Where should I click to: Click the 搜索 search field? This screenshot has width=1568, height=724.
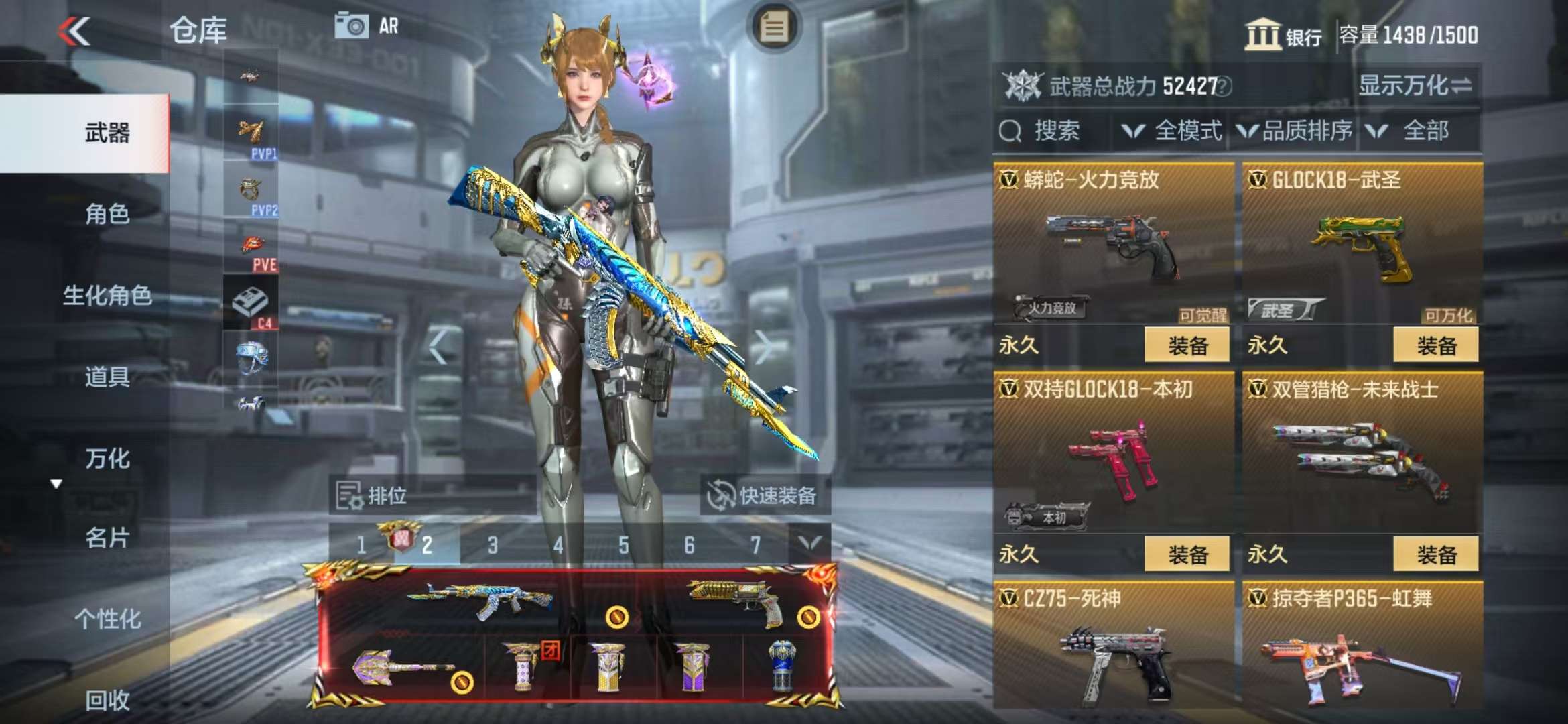pos(1055,131)
